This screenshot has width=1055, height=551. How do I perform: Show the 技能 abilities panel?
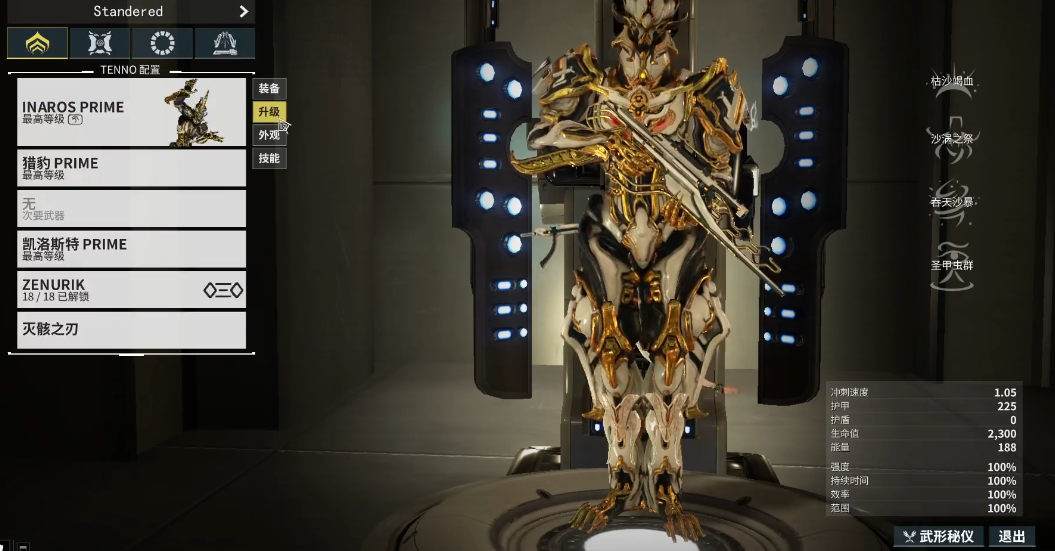[x=269, y=158]
